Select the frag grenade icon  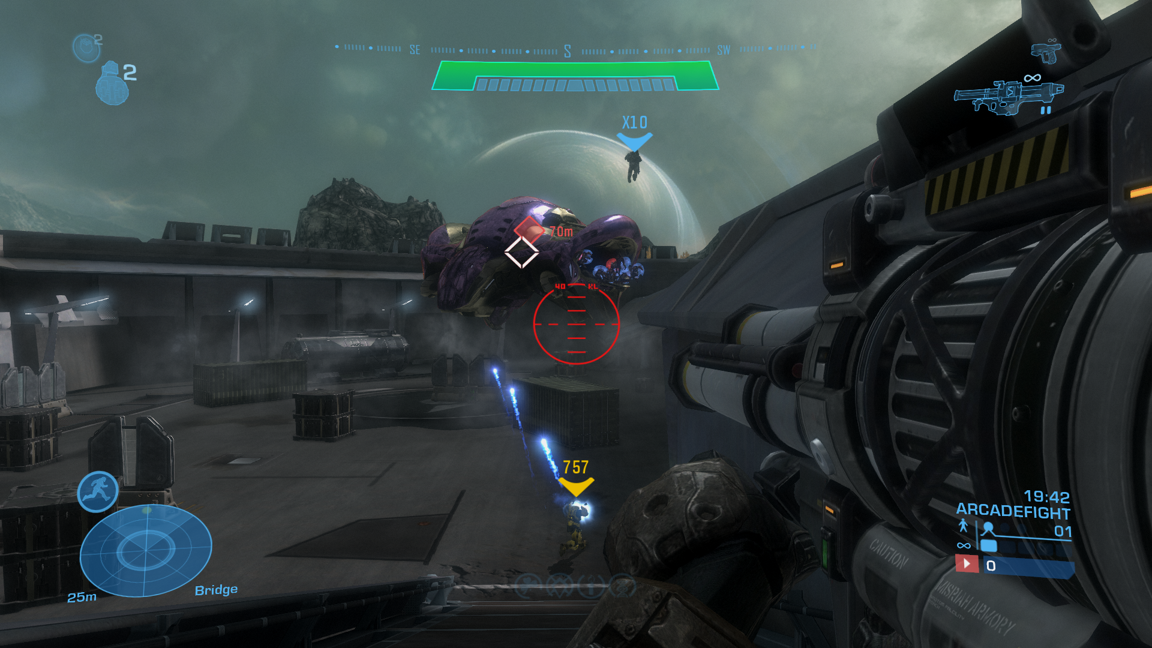point(112,84)
